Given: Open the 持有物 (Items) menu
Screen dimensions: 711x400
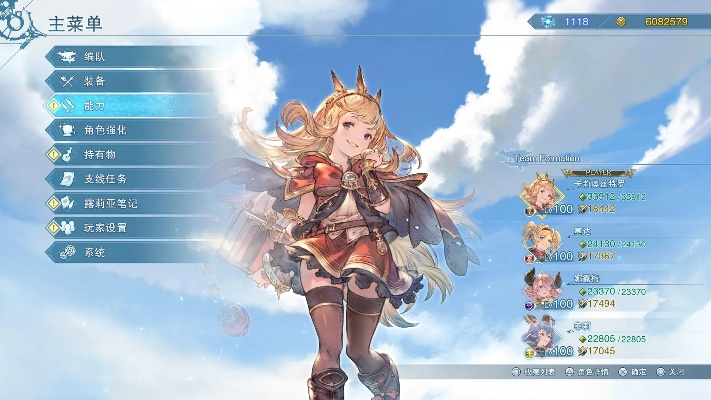Looking at the screenshot, I should [120, 154].
